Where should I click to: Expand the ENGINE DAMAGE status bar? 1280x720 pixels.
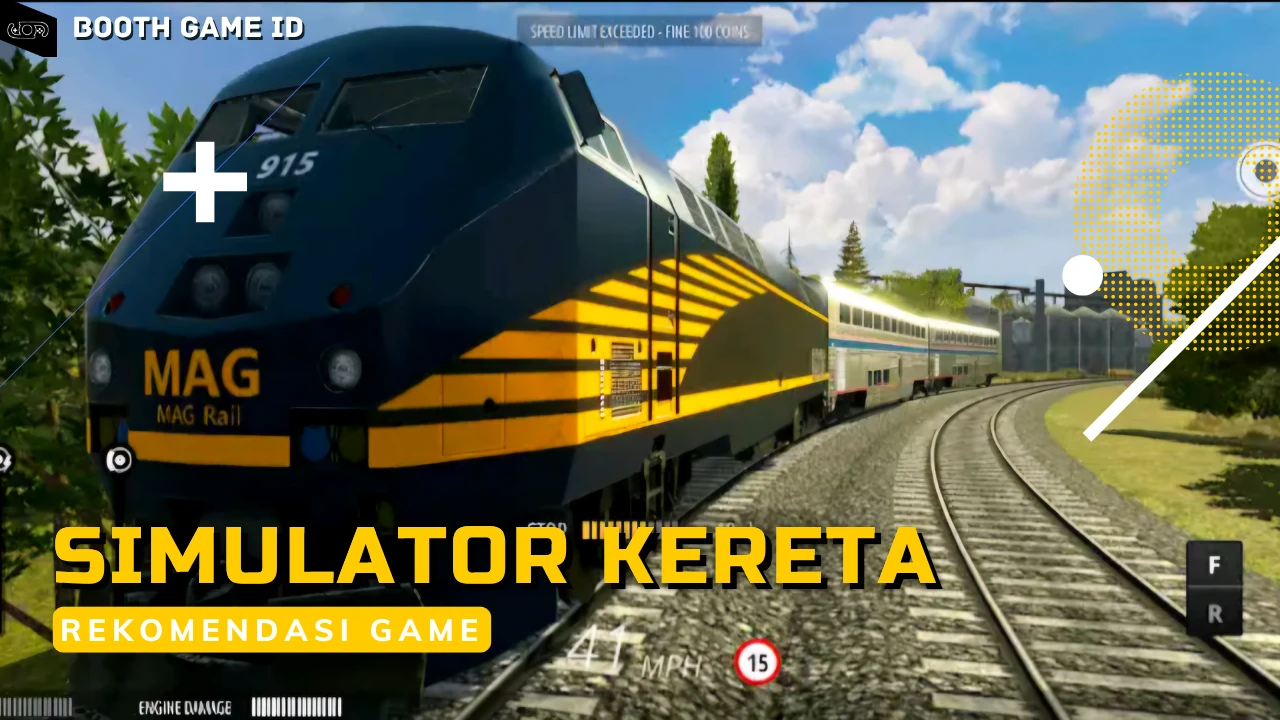240,707
